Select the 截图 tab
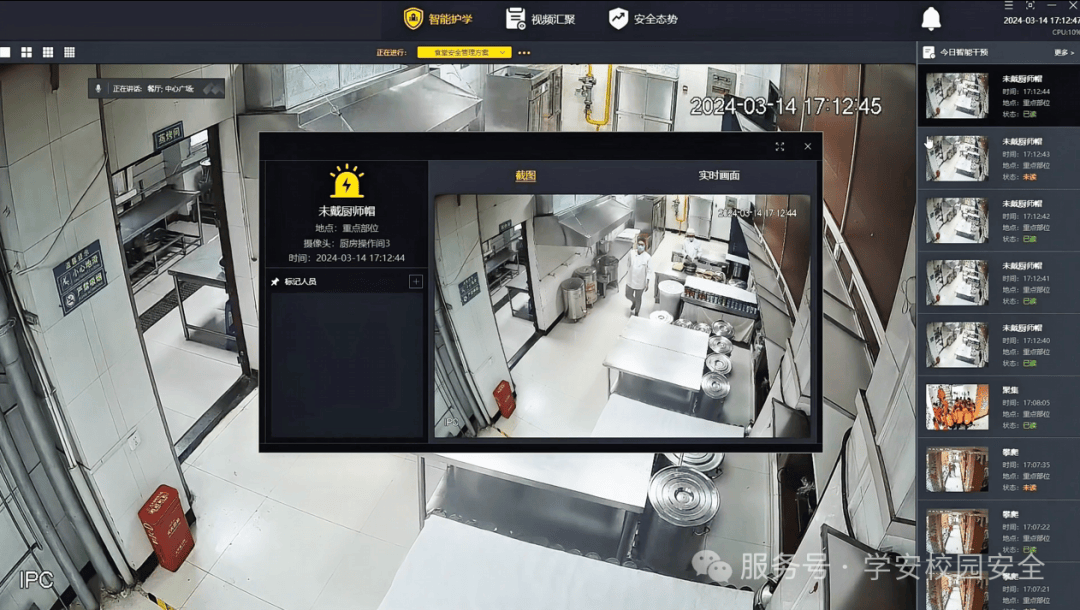Screen dimensions: 1080x610 click(525, 176)
